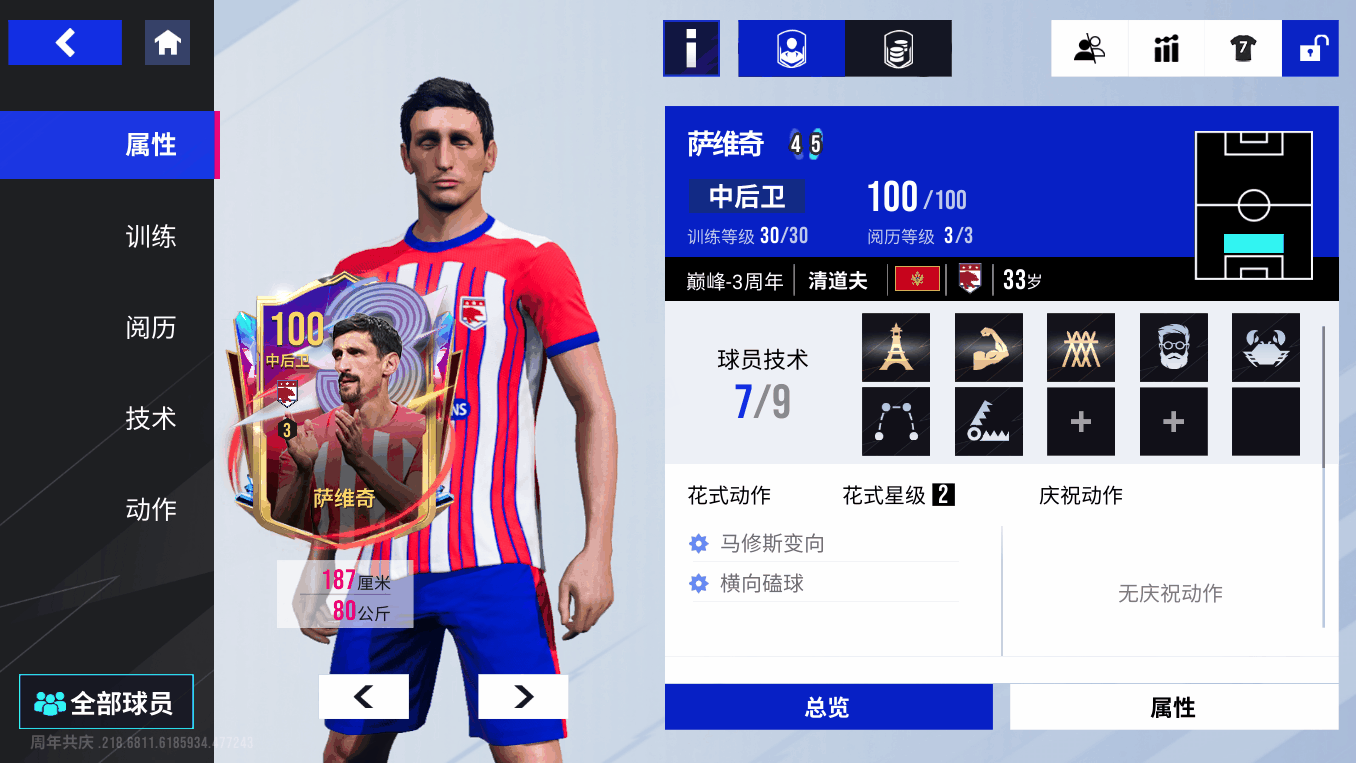1356x763 pixels.
Task: Select the crab skill icon
Action: click(x=1265, y=347)
